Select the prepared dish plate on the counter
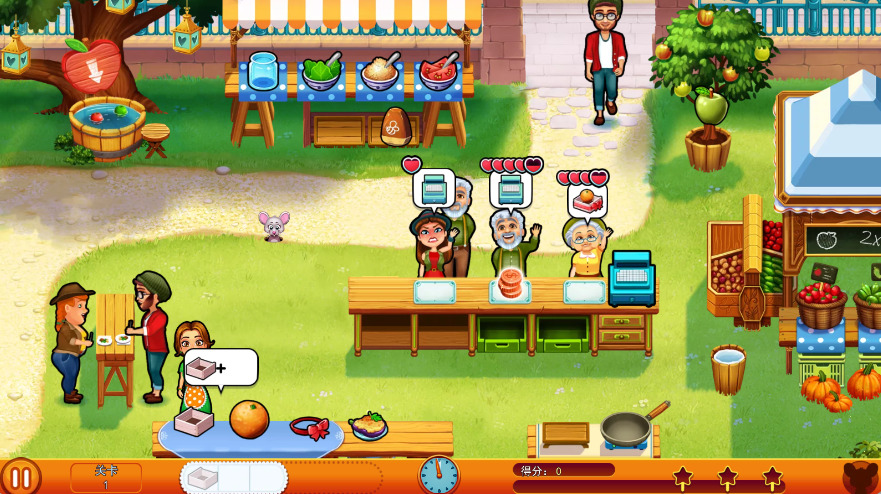The height and width of the screenshot is (494, 881). click(x=368, y=427)
